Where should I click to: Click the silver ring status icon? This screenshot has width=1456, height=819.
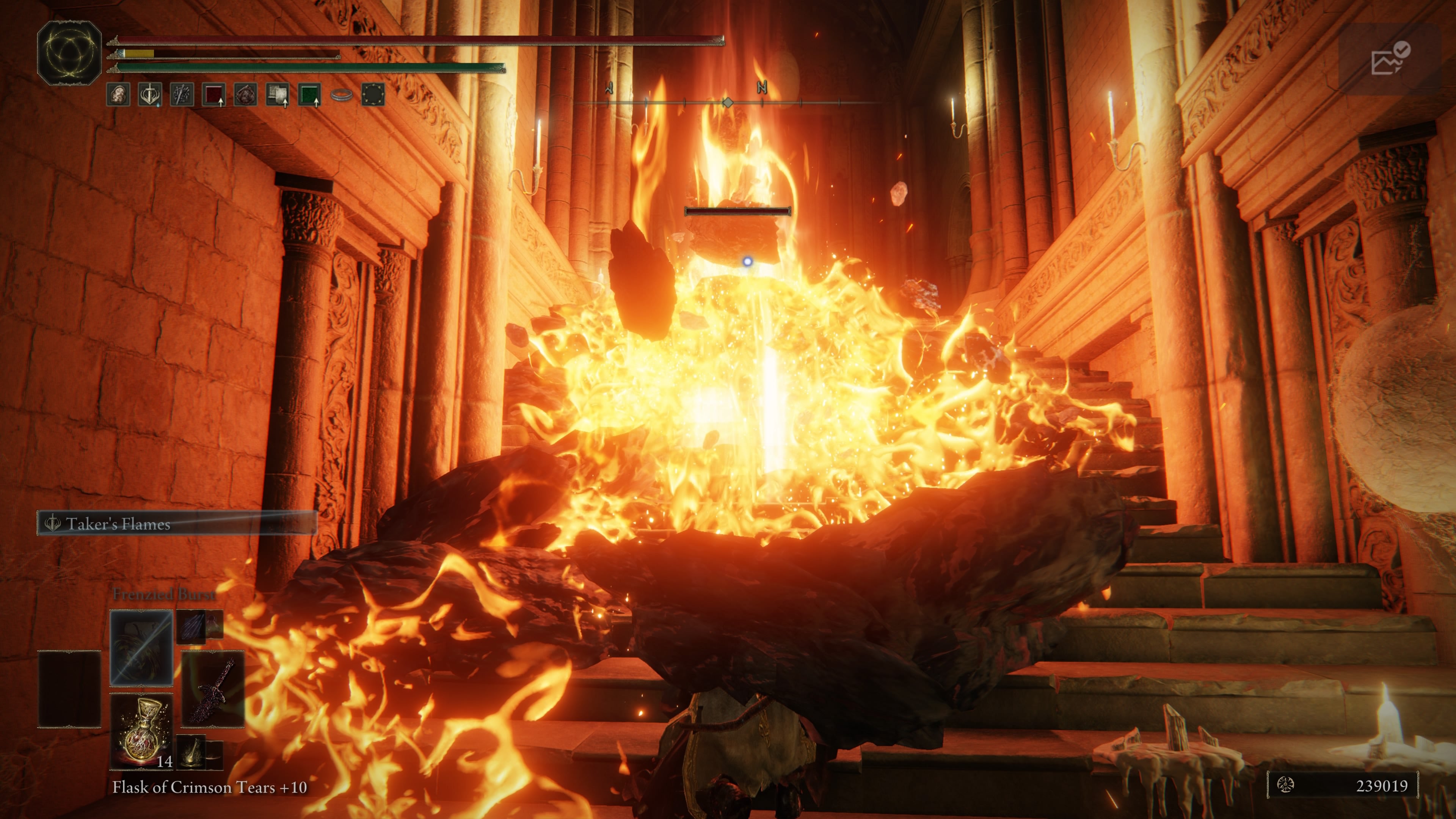tap(341, 94)
